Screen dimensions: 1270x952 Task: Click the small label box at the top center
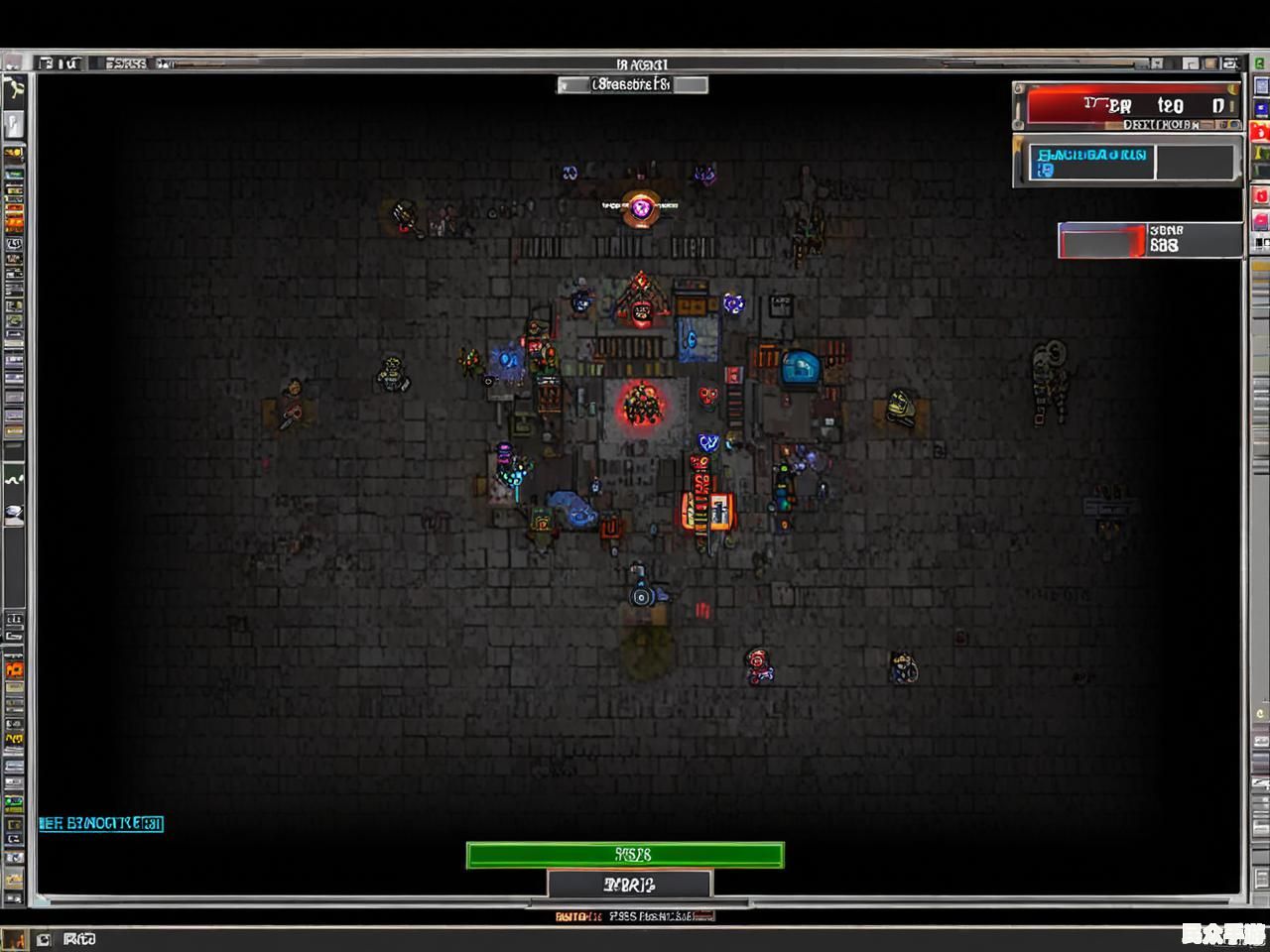click(x=632, y=85)
